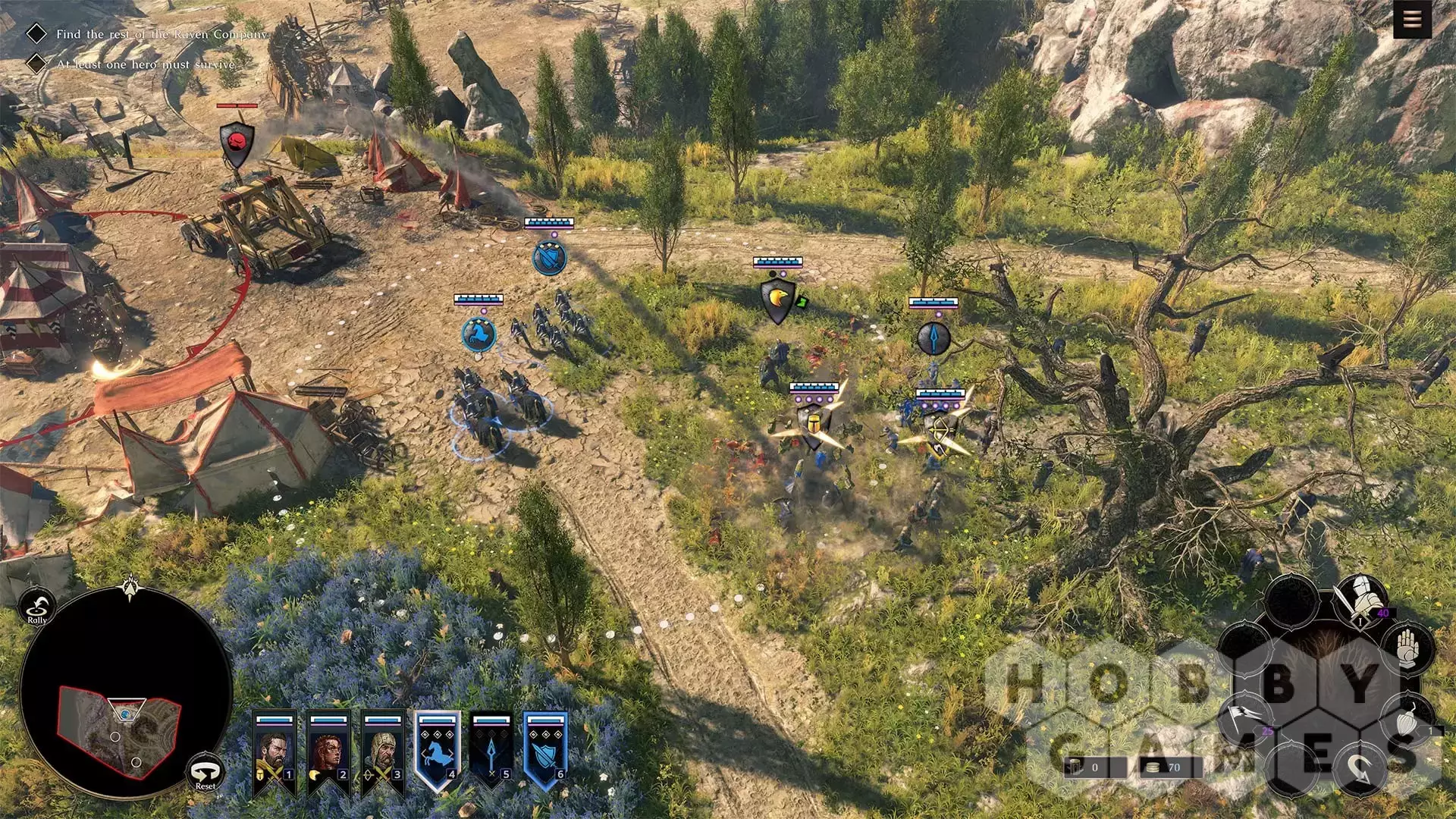Choose the cavalry horse banner numbered 4
1456x819 pixels.
(x=438, y=752)
